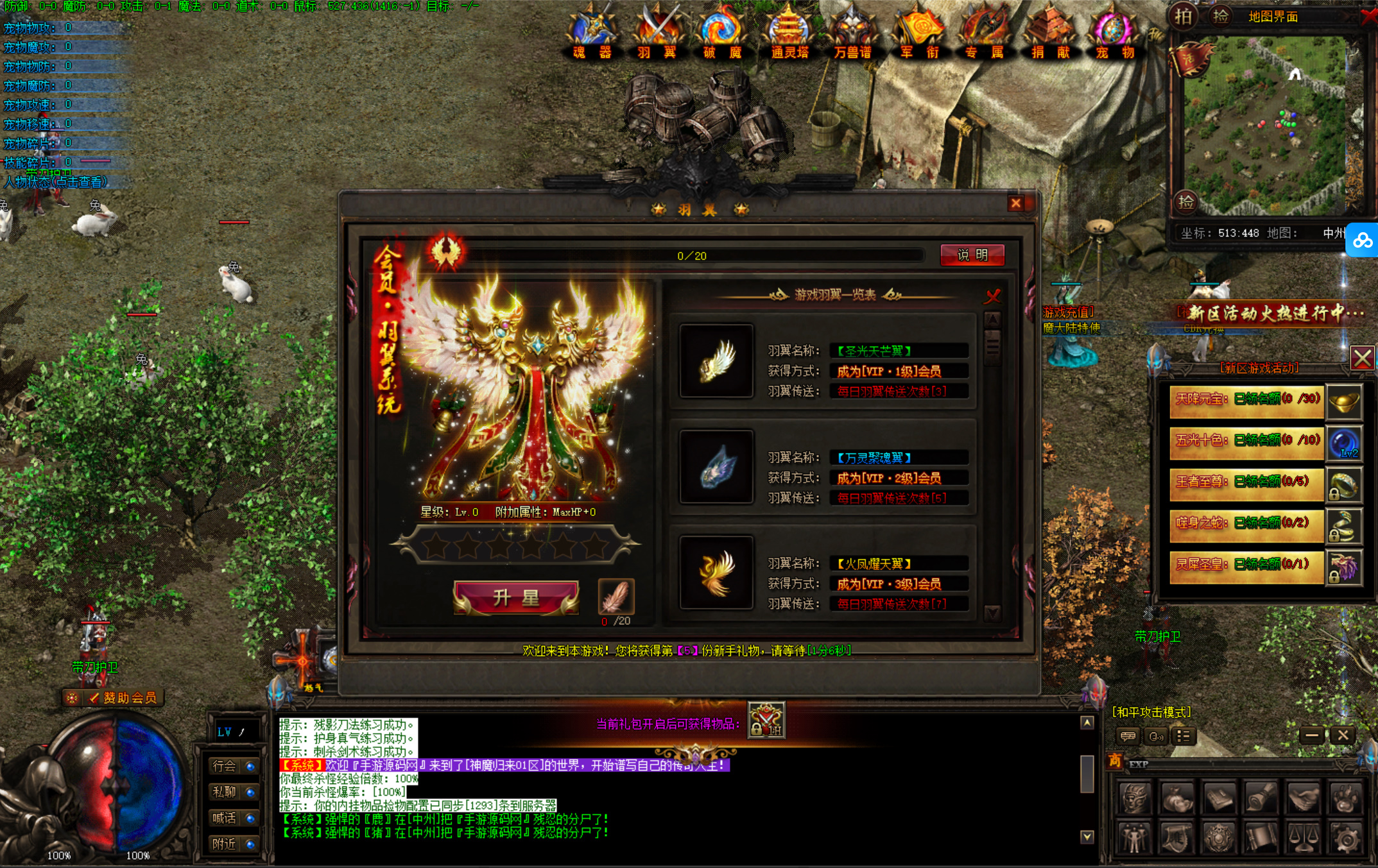Image resolution: width=1378 pixels, height=868 pixels.
Task: Open the 军衔 military rank menu
Action: click(x=919, y=32)
